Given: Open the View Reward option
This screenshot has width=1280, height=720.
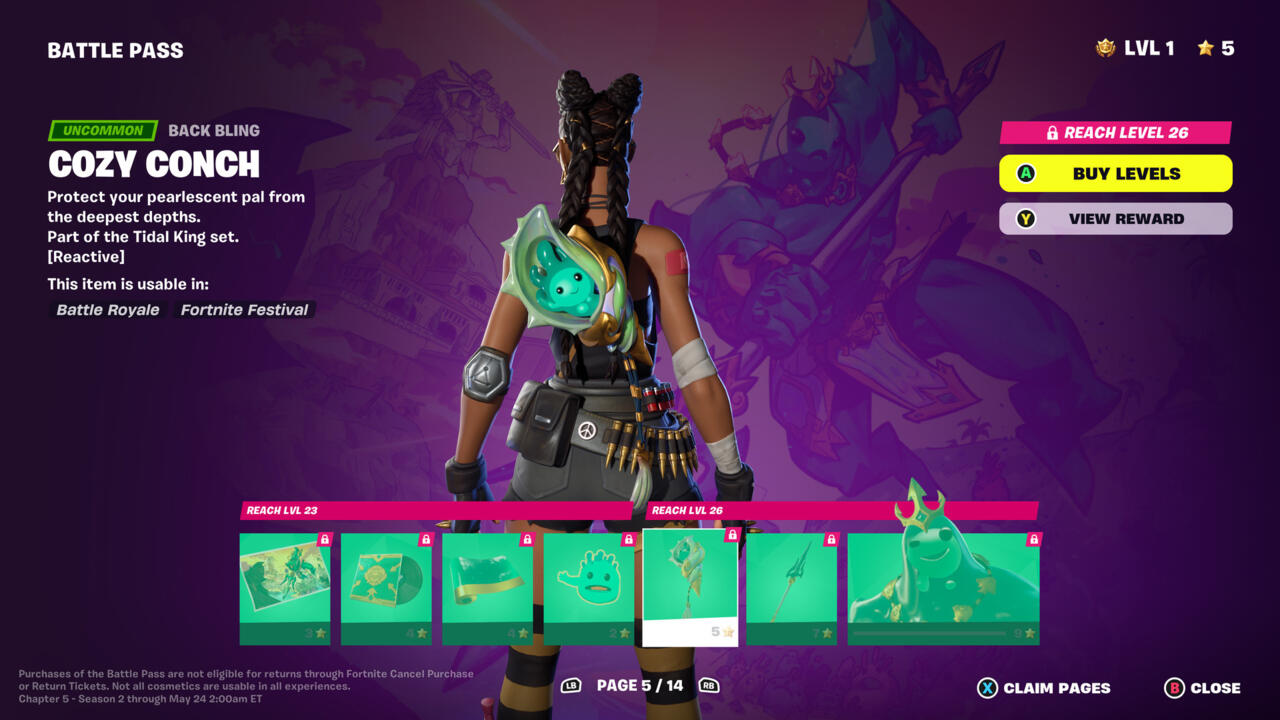Looking at the screenshot, I should click(1115, 219).
